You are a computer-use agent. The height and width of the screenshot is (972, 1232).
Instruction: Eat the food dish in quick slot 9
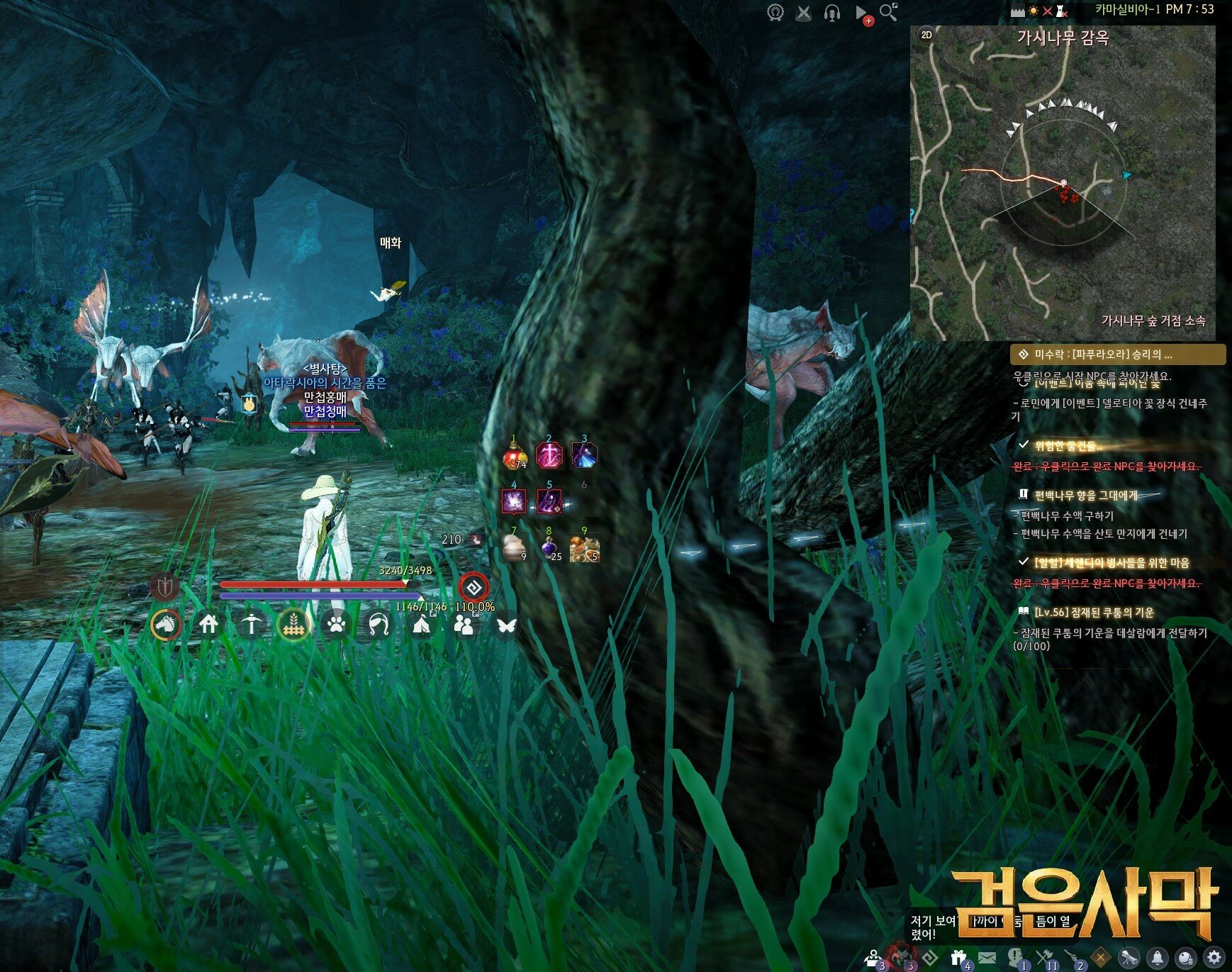(x=584, y=549)
